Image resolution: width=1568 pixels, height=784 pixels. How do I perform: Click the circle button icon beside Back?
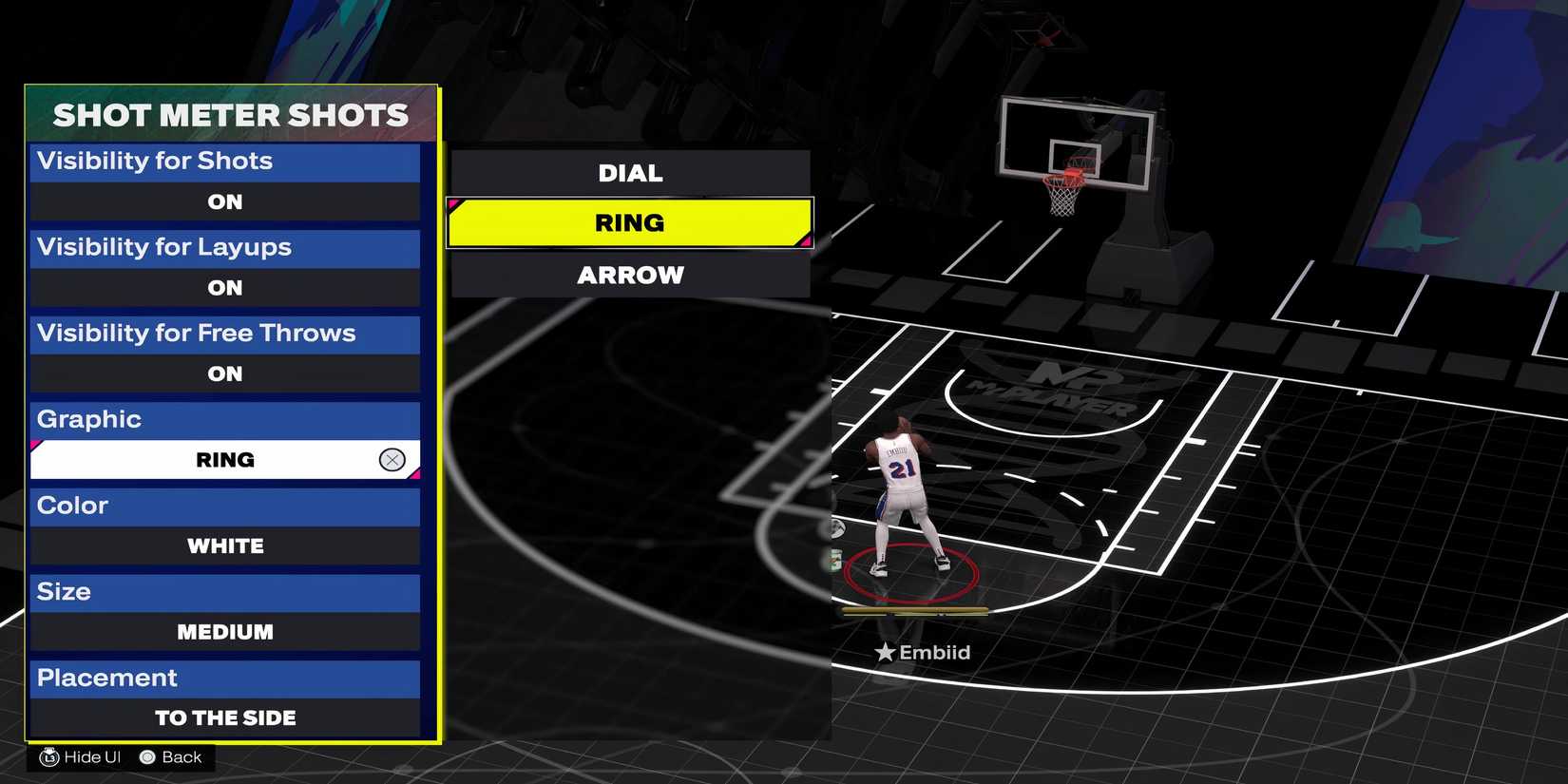point(147,756)
